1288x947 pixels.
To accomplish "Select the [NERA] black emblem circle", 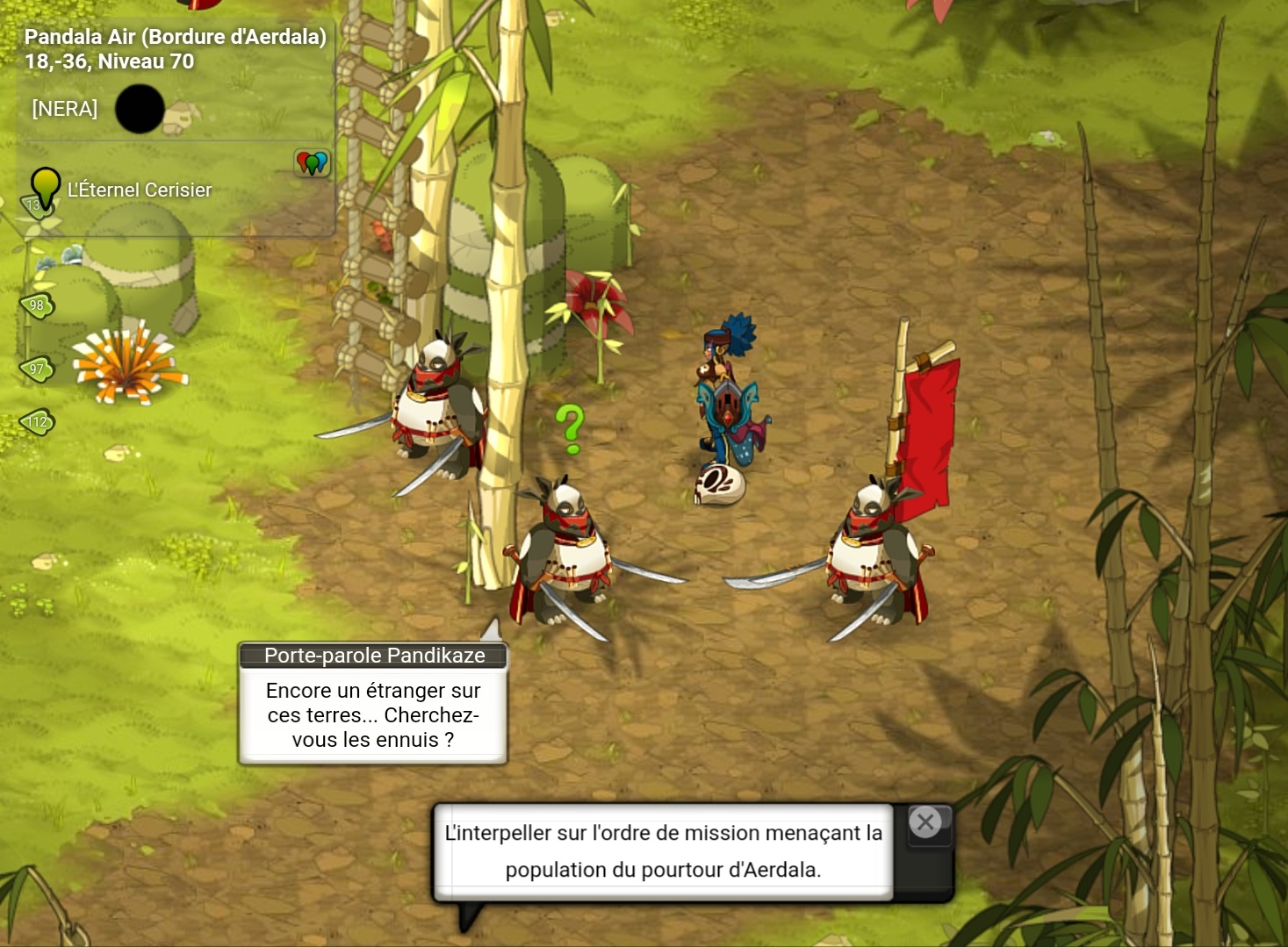I will (x=140, y=109).
